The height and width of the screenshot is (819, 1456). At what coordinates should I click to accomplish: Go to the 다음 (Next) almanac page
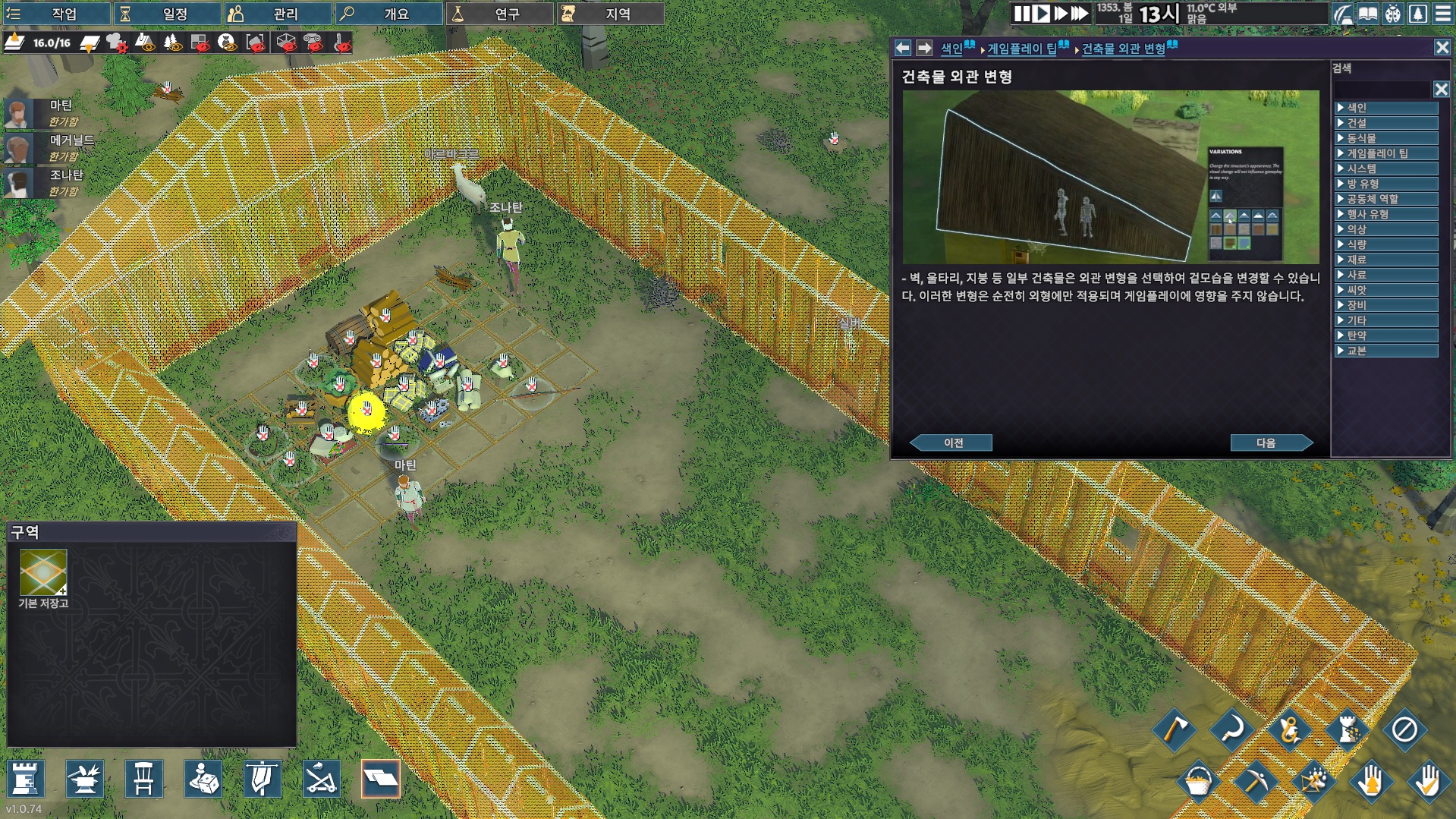pos(1269,443)
